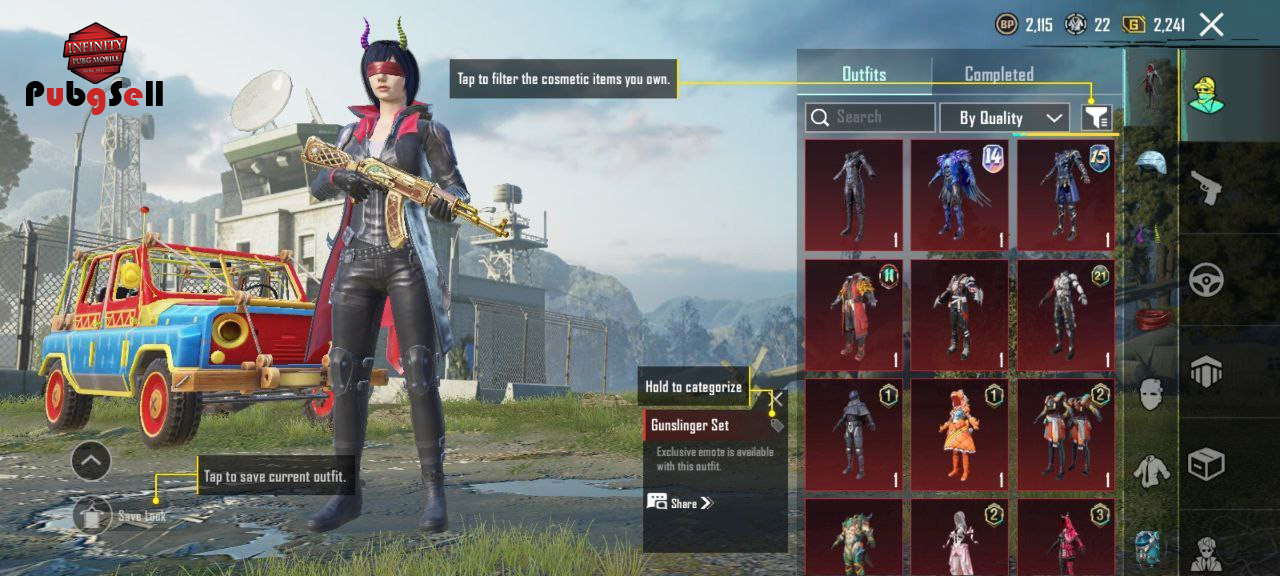
Task: Show the jacket clothing subcategory
Action: [x=1151, y=470]
